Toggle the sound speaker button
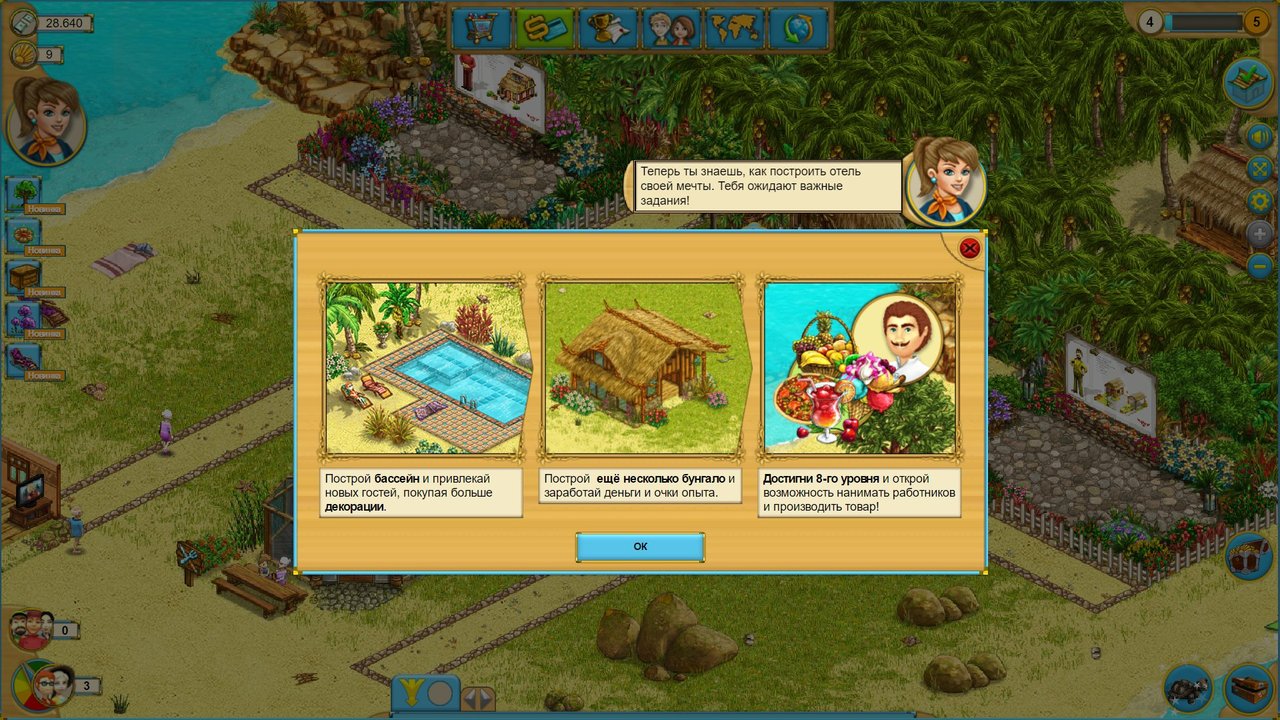The height and width of the screenshot is (720, 1280). tap(1259, 135)
